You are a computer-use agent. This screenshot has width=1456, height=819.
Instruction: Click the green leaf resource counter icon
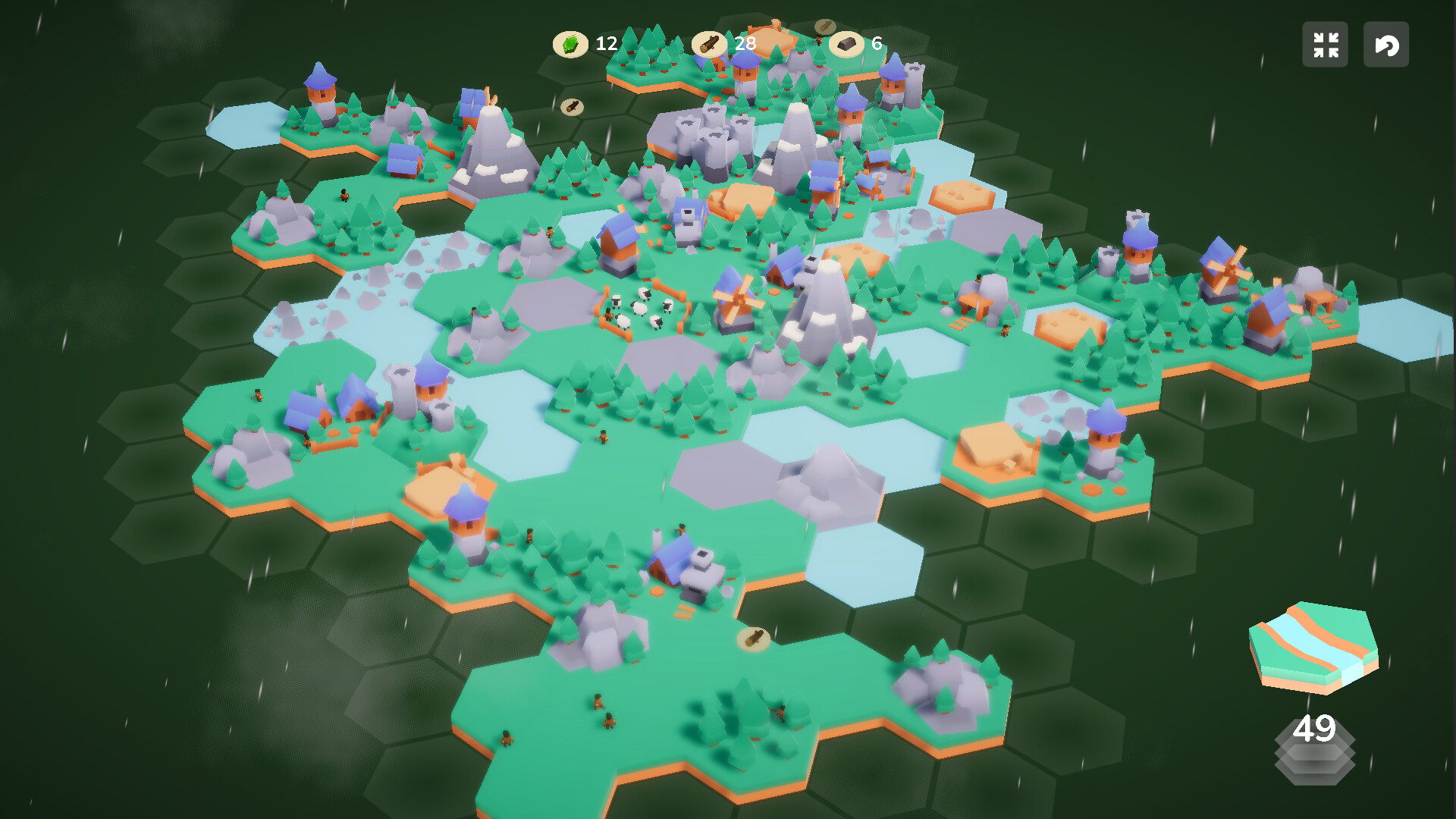(571, 43)
